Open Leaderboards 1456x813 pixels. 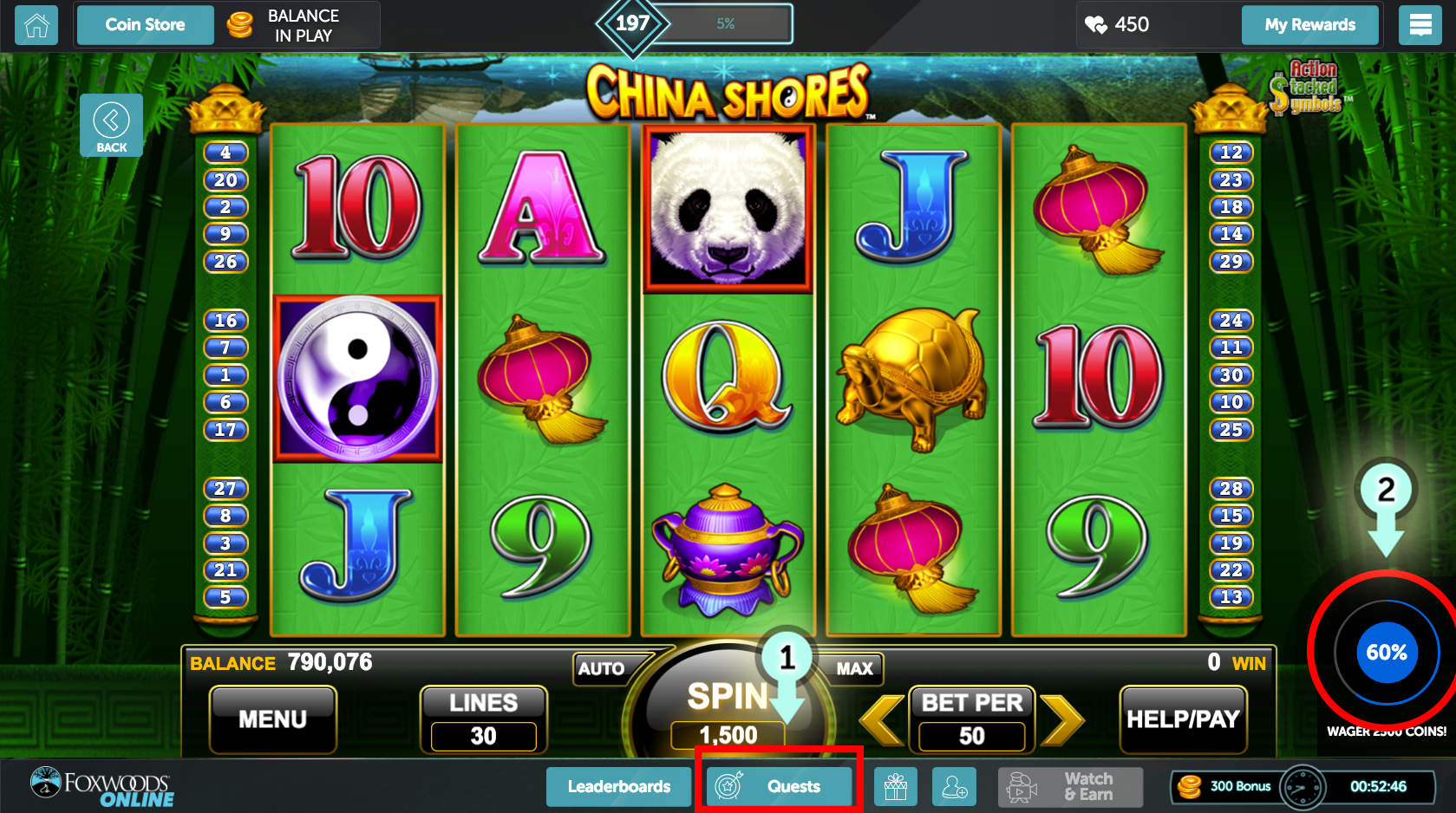click(x=618, y=787)
